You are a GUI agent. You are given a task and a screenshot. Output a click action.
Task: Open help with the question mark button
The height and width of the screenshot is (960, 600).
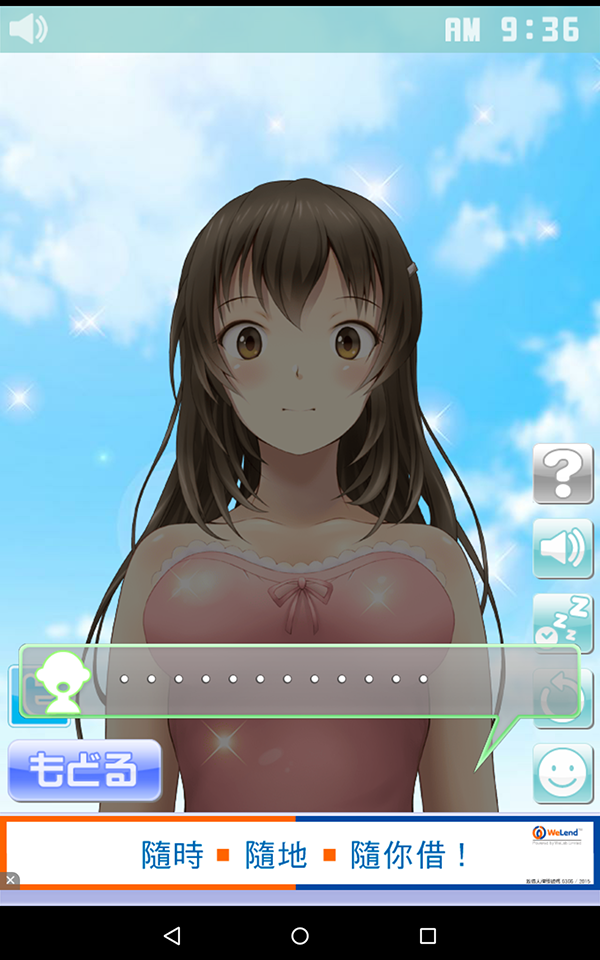(x=563, y=473)
